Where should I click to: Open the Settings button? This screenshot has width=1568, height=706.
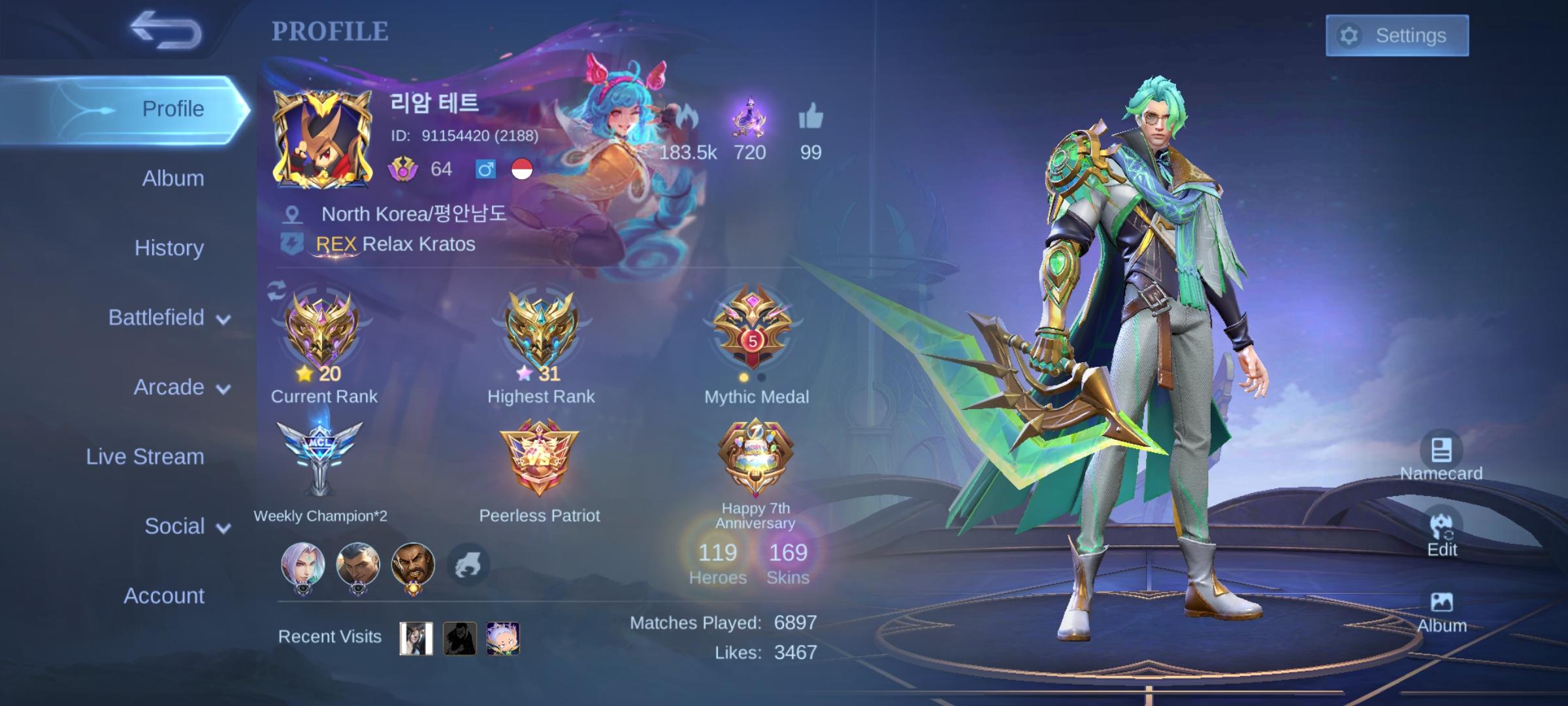1397,36
